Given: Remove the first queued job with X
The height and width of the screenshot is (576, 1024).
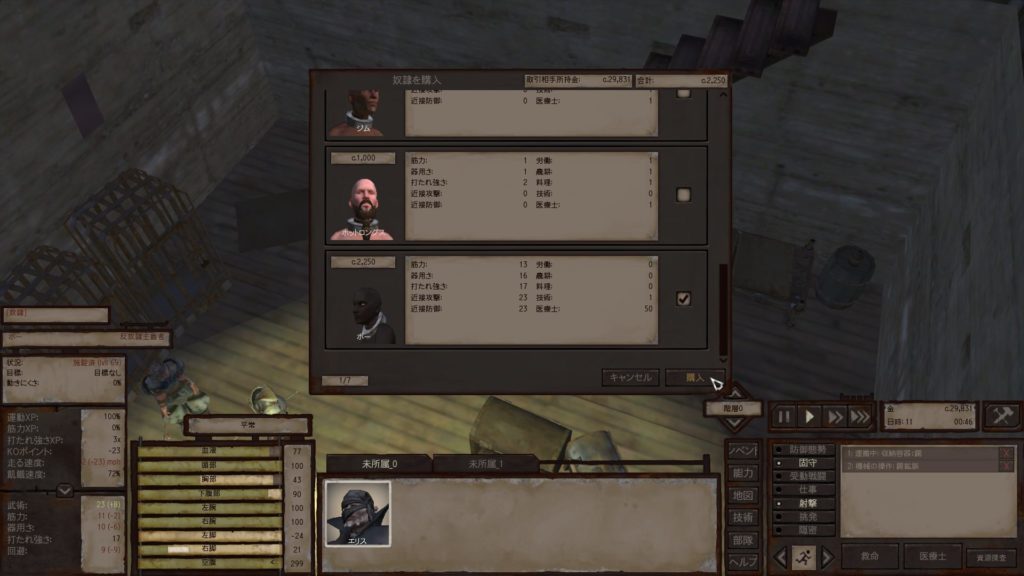Looking at the screenshot, I should click(1006, 453).
